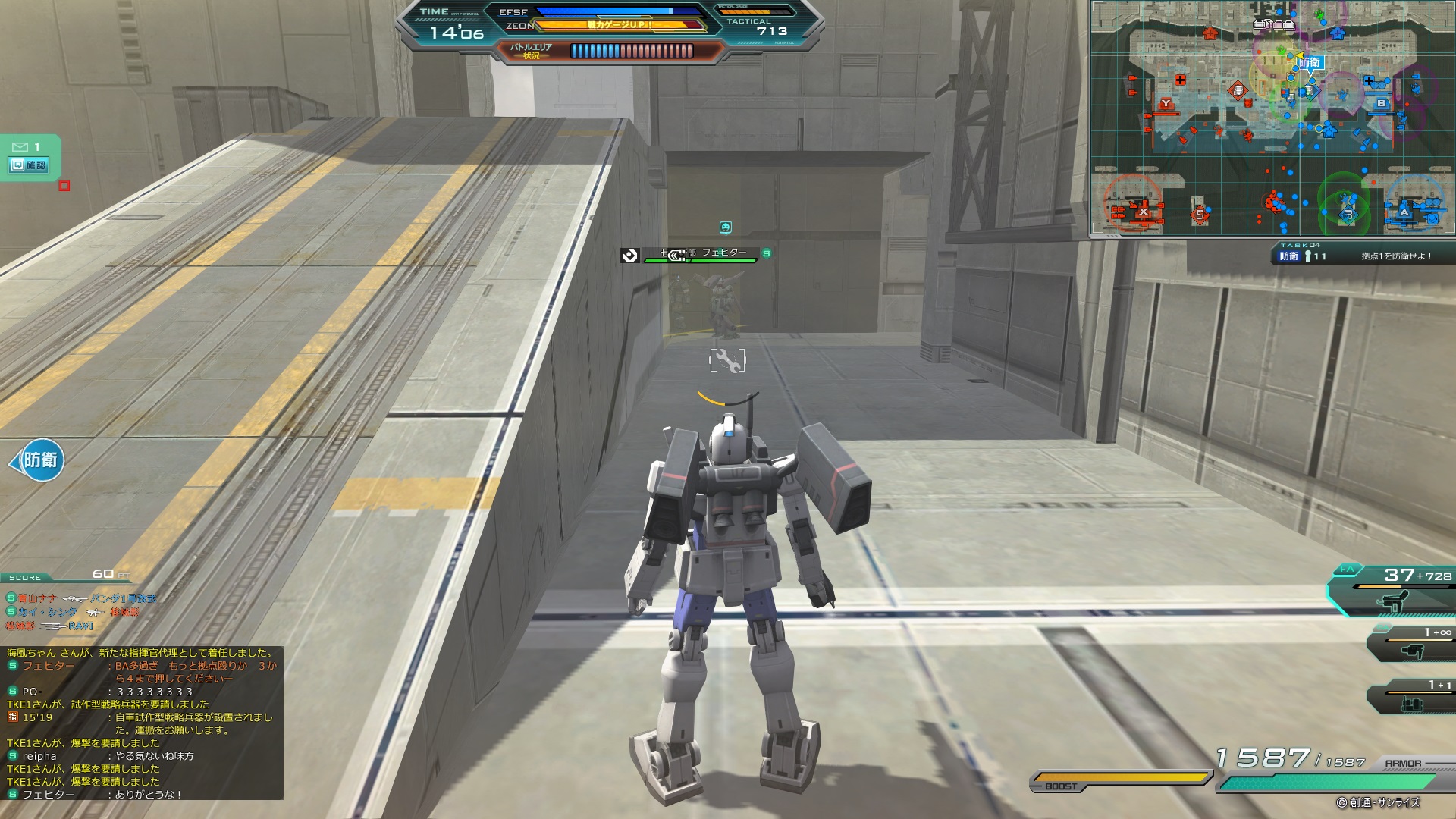This screenshot has width=1456, height=819.
Task: Select enemy base marker Y on the minimap
Action: pyautogui.click(x=1166, y=103)
